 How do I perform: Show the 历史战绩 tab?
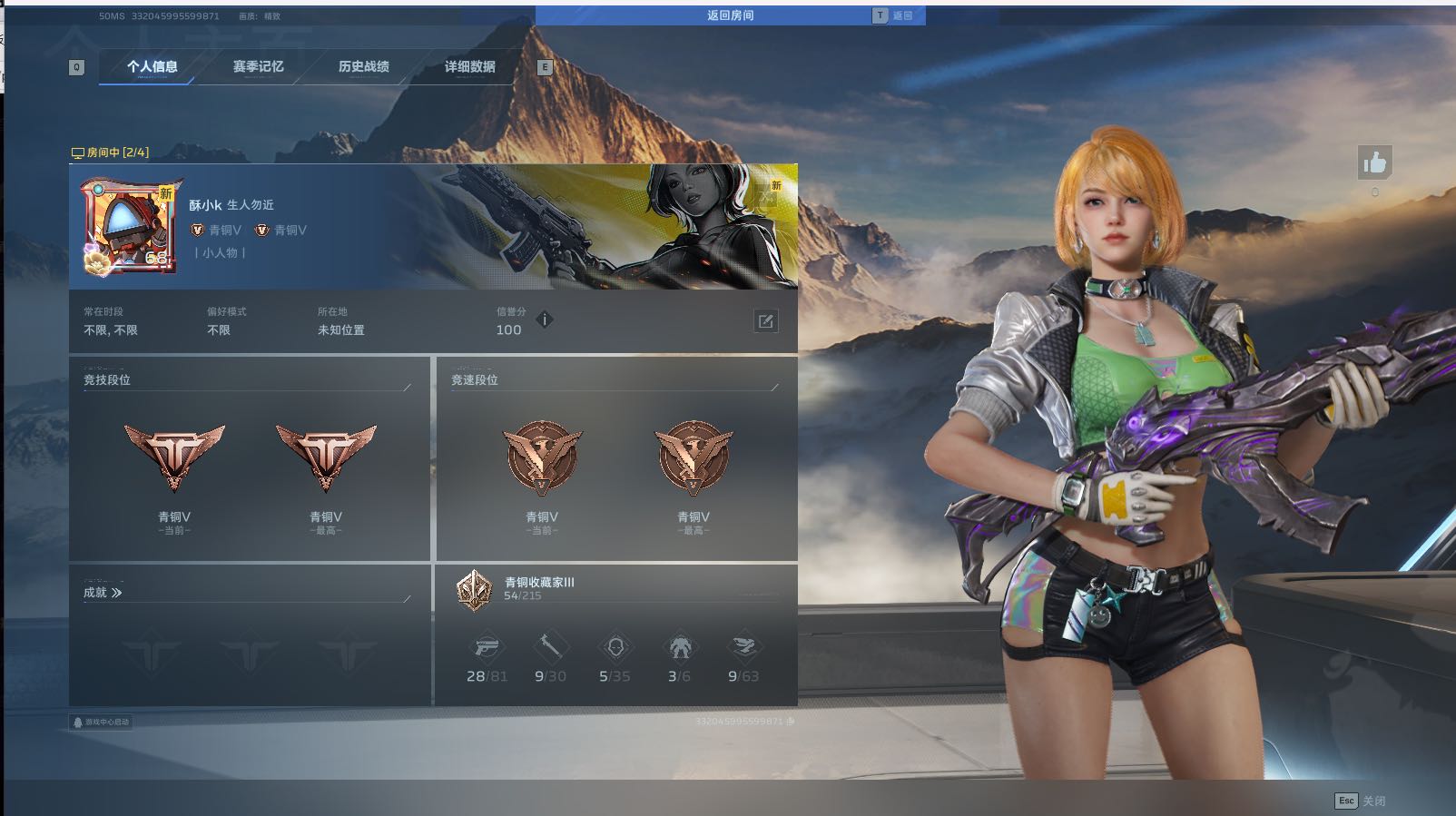click(363, 66)
